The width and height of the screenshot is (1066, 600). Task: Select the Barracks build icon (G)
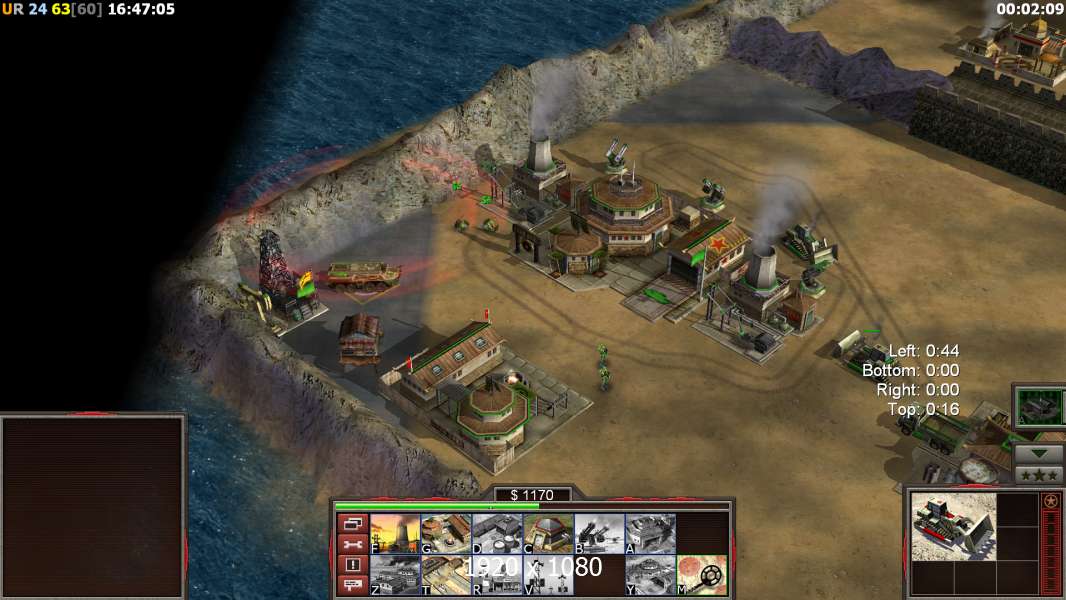tap(446, 534)
